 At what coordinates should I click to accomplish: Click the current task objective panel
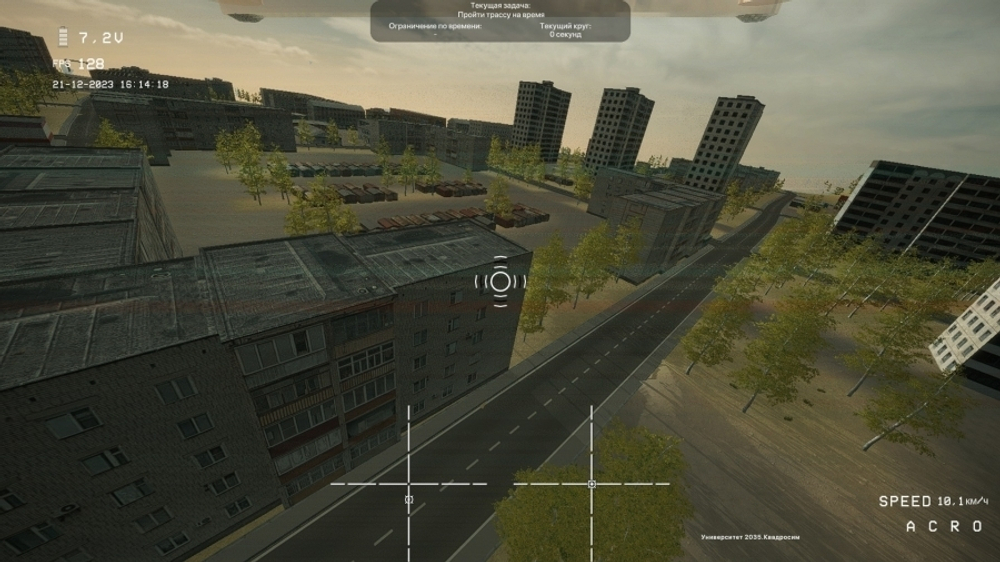pyautogui.click(x=500, y=20)
